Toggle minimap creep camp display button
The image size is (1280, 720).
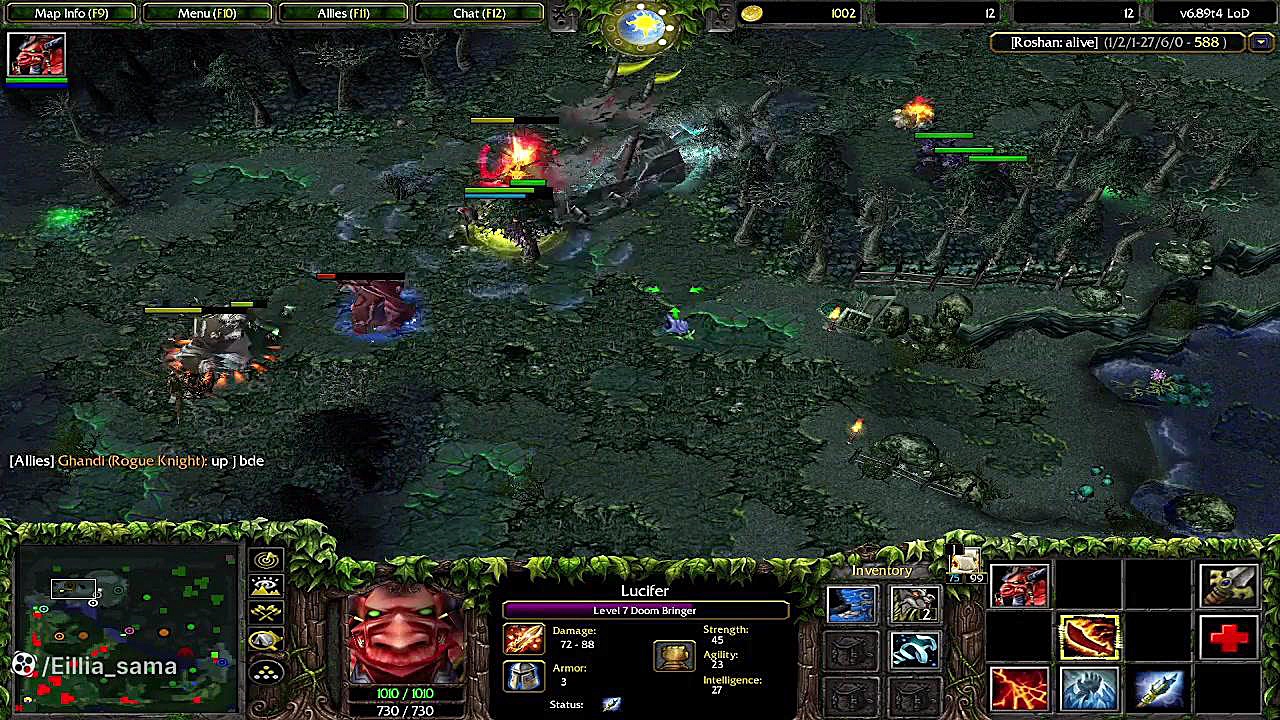click(266, 641)
